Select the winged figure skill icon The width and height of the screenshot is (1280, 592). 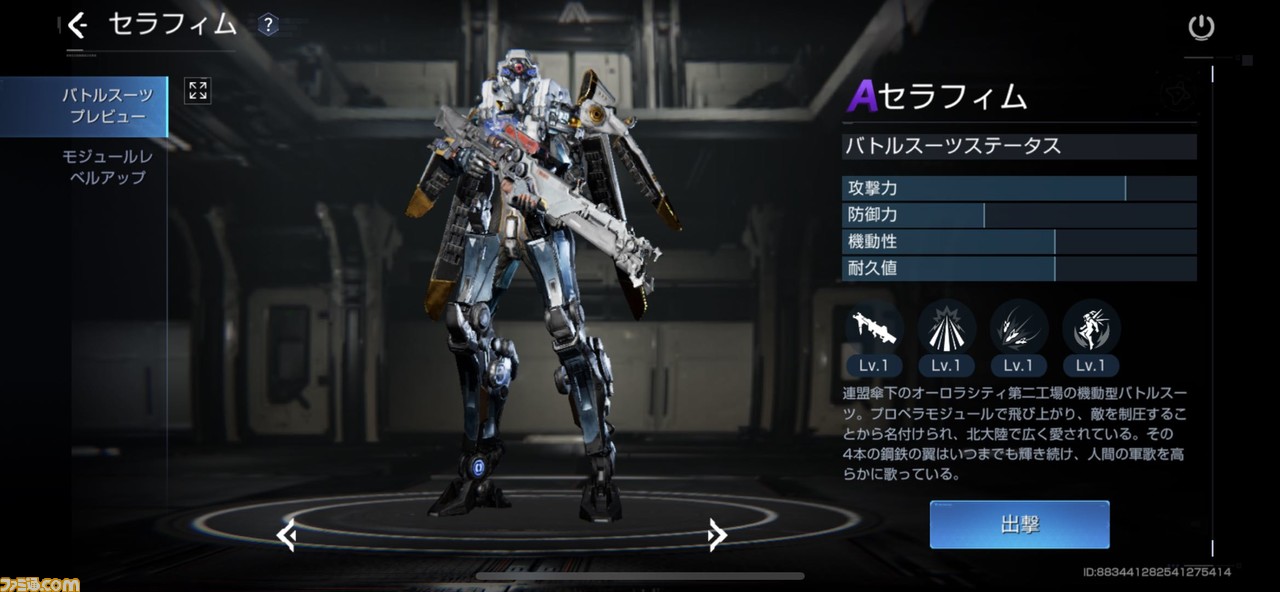click(1091, 328)
